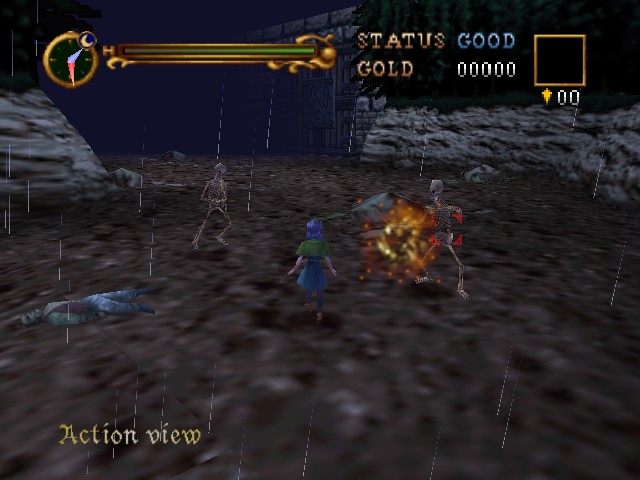Select the empty sub-weapon frame
Screen dimensions: 640x480
coord(559,60)
